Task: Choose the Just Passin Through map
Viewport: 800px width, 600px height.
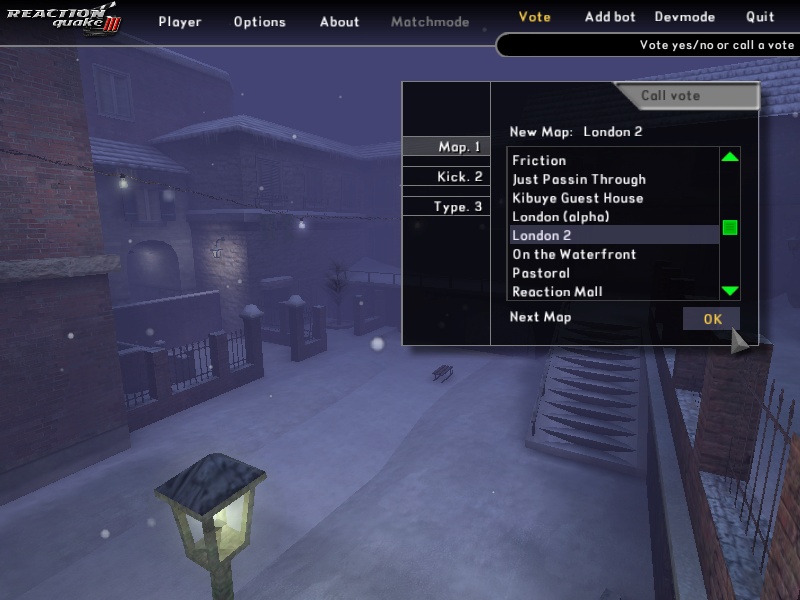Action: pyautogui.click(x=579, y=179)
